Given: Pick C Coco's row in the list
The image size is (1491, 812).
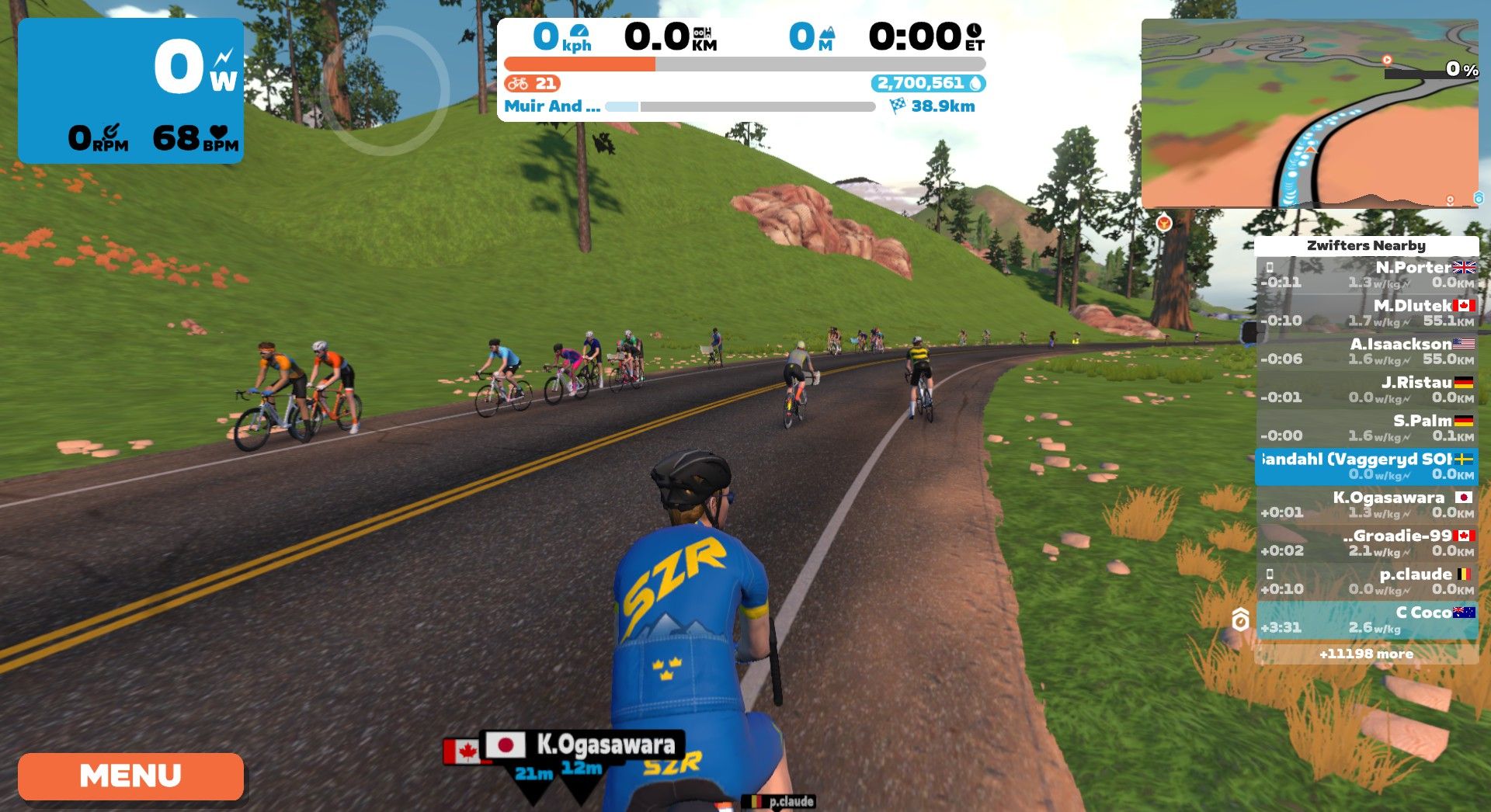Looking at the screenshot, I should click(1367, 619).
